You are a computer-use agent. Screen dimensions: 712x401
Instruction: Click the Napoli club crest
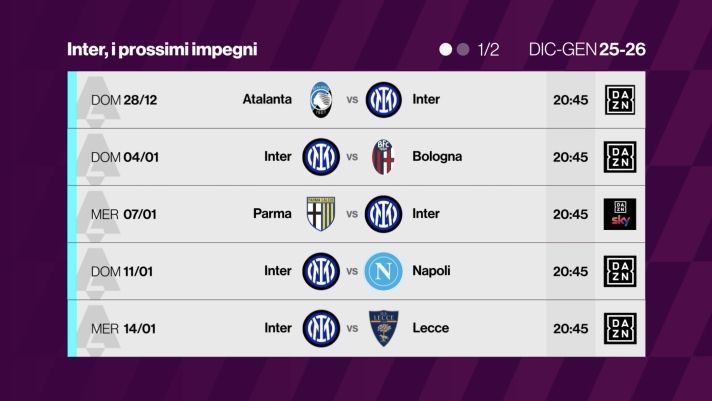click(x=383, y=271)
